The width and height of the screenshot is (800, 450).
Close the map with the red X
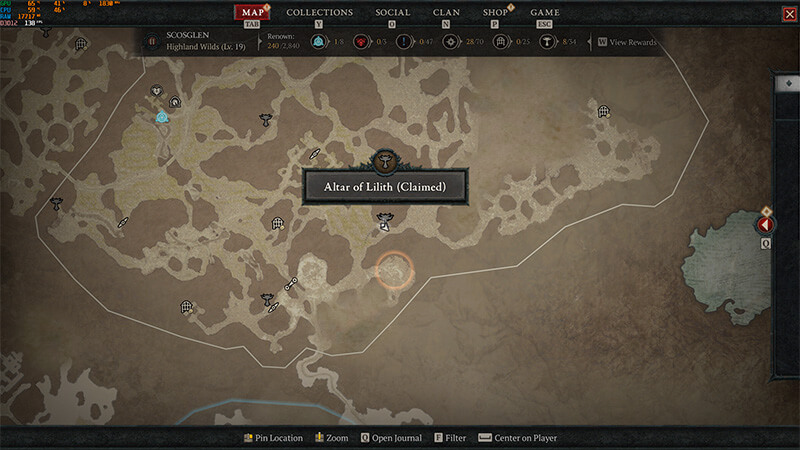(x=789, y=14)
